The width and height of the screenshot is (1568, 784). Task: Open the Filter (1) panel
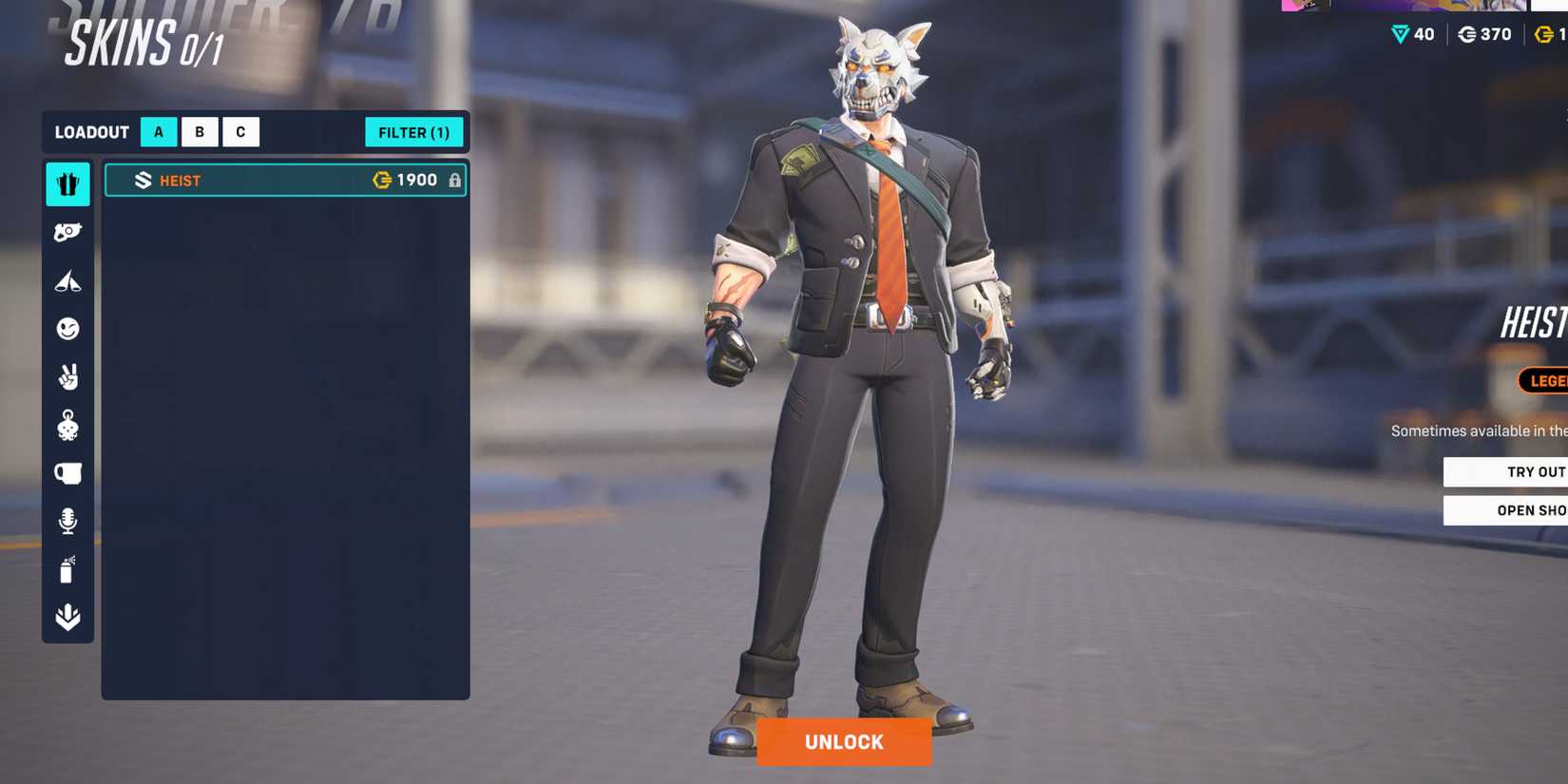click(x=413, y=132)
